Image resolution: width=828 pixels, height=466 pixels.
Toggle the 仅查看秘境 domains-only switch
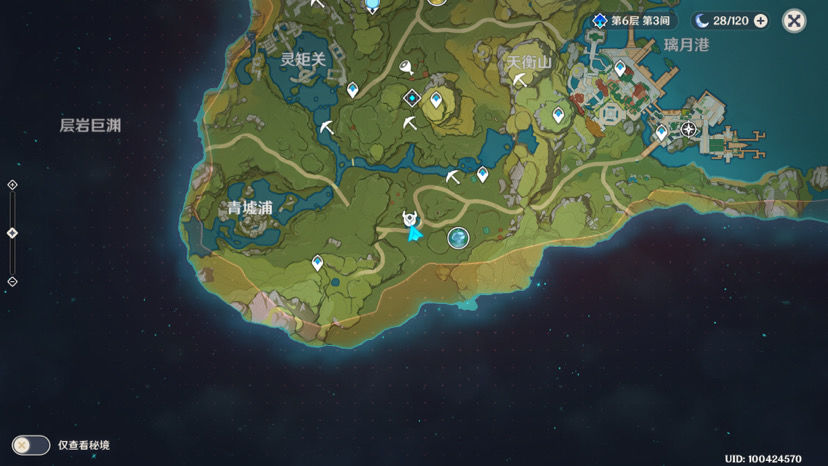[31, 445]
